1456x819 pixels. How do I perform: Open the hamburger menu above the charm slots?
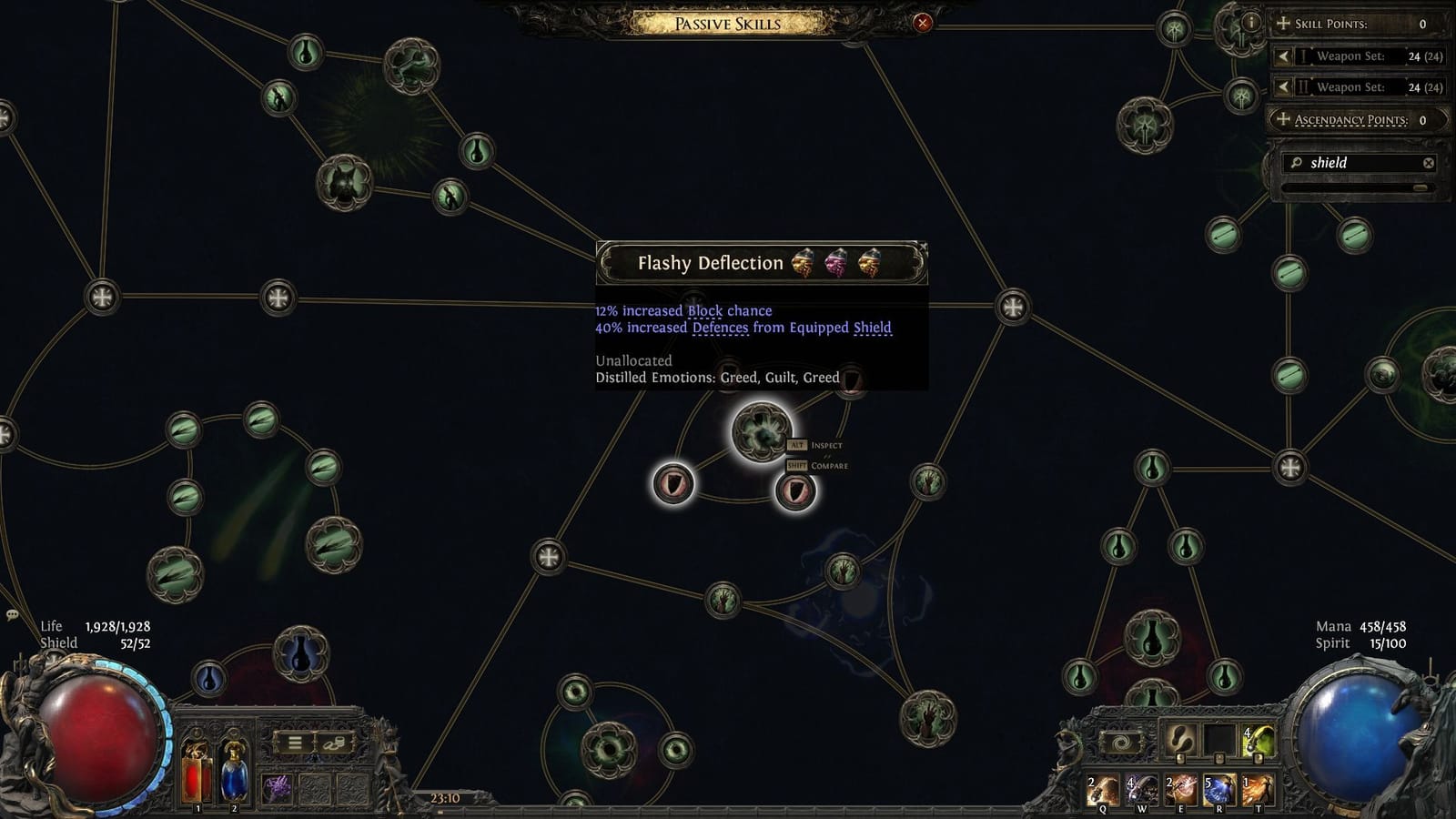(x=295, y=743)
